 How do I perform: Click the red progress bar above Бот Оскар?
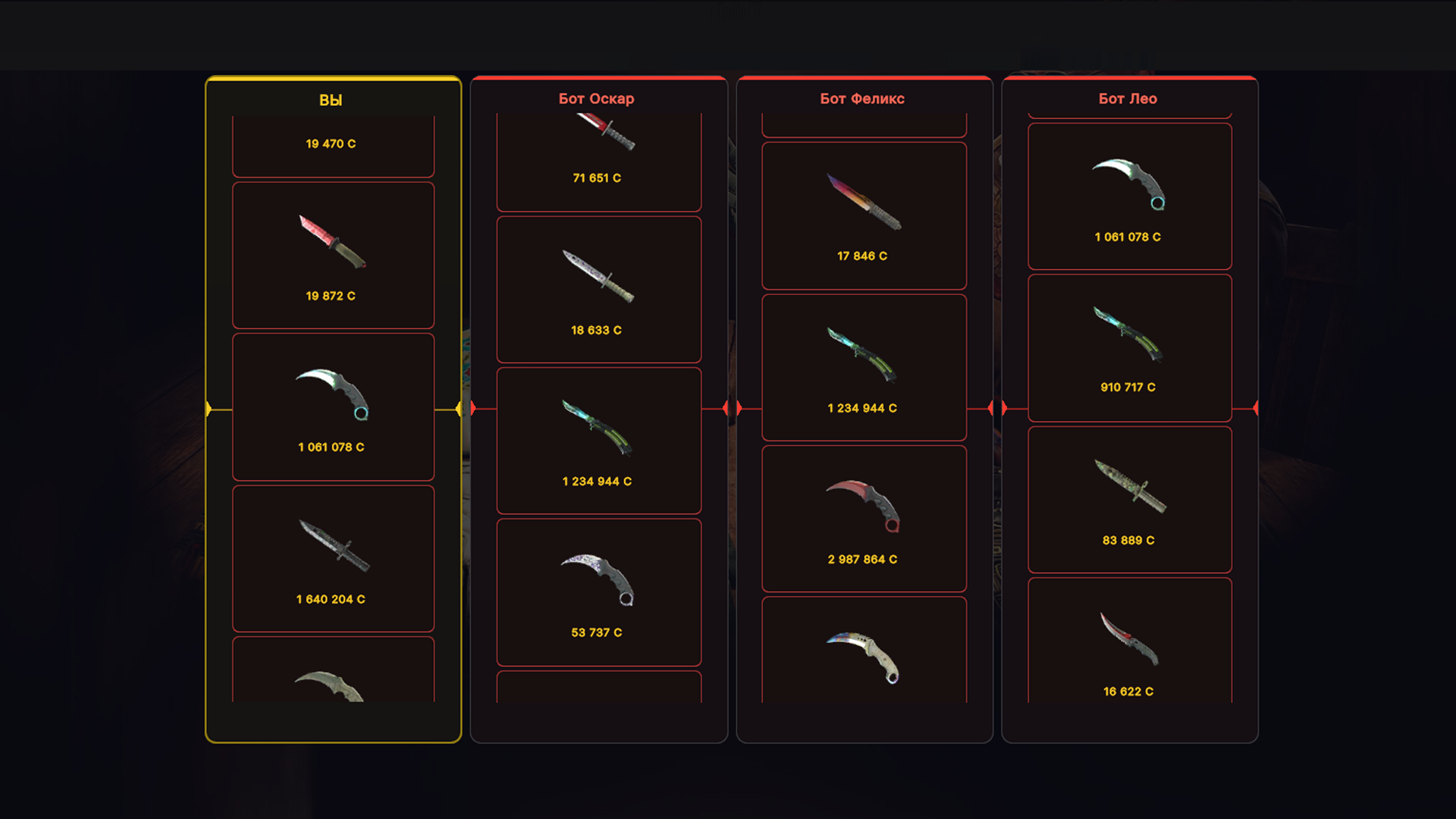[598, 79]
